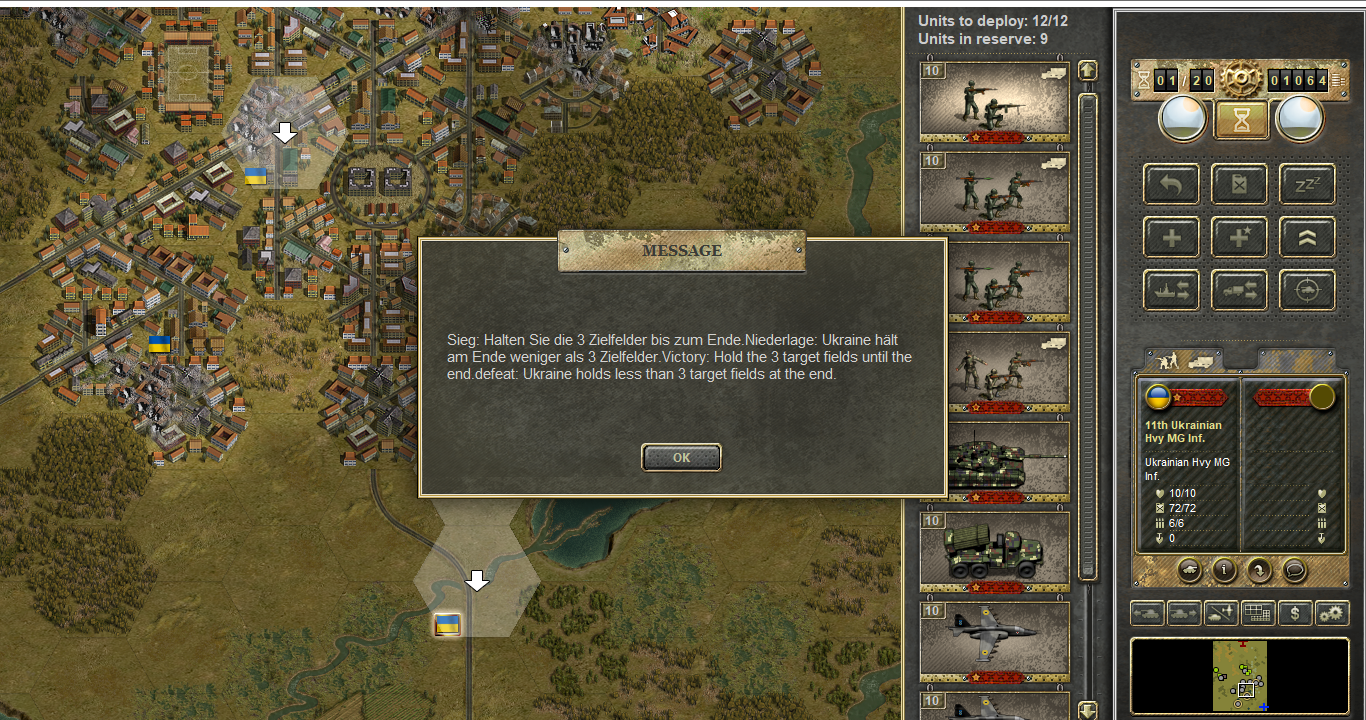1366x720 pixels.
Task: Open the gears settings button
Action: 1331,613
